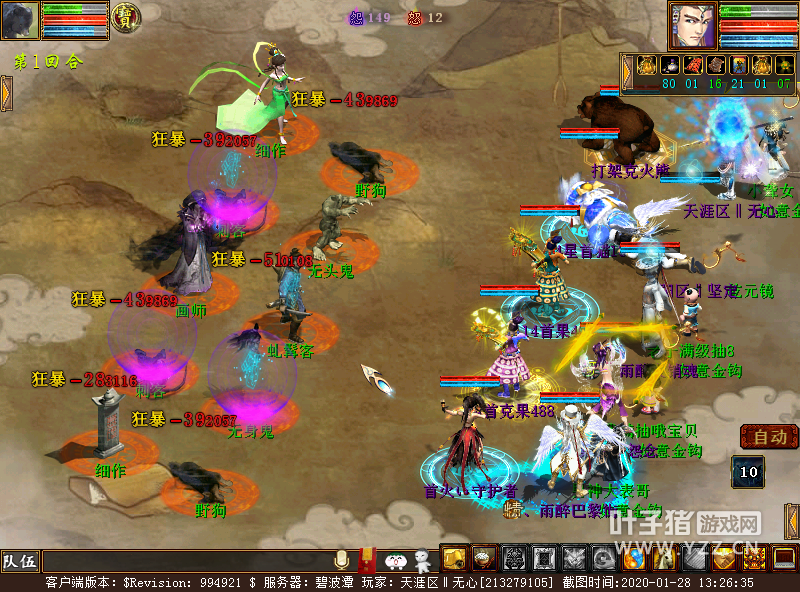The height and width of the screenshot is (592, 800).
Task: Select the 队伍 team chat channel
Action: [19, 561]
